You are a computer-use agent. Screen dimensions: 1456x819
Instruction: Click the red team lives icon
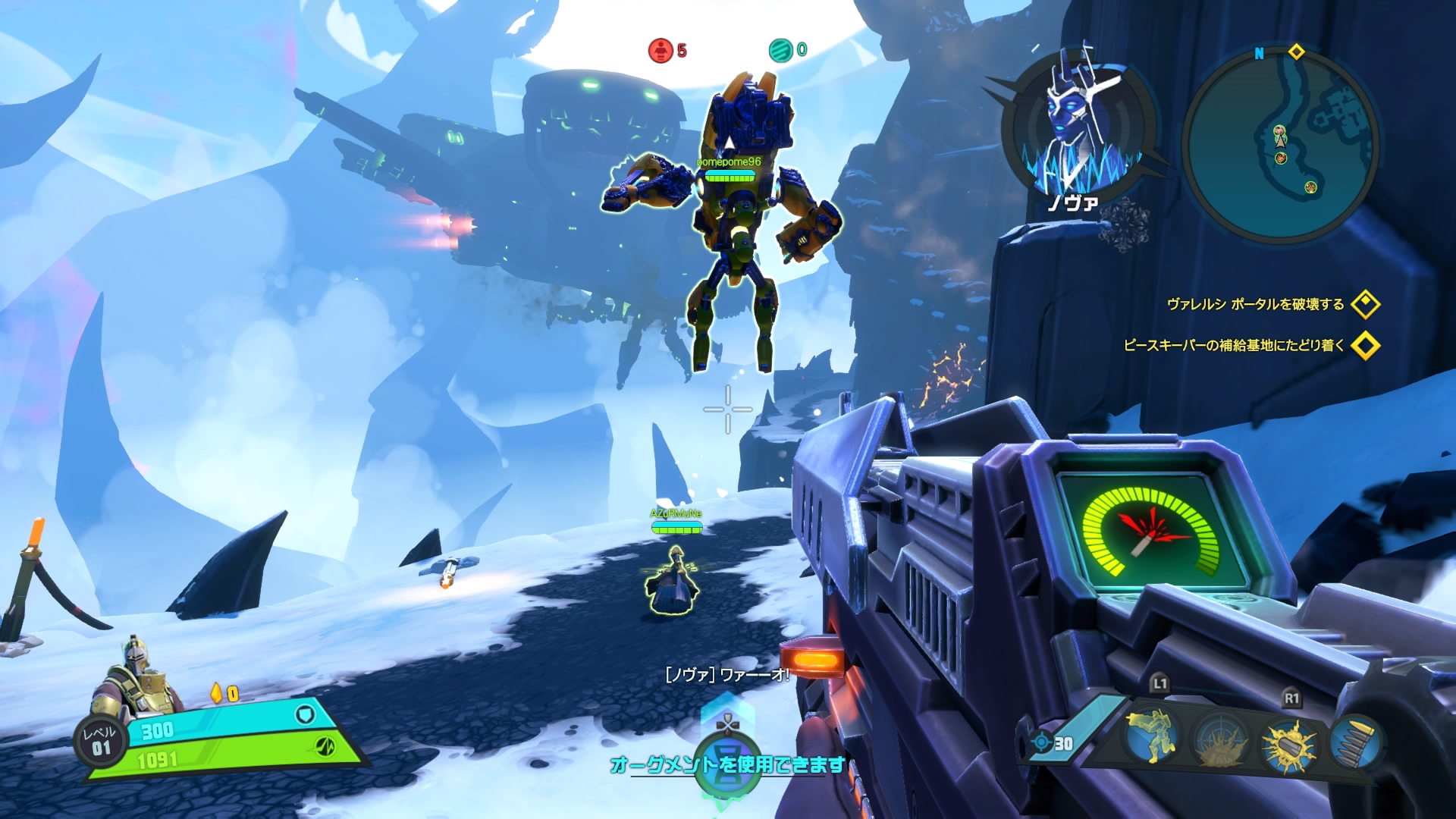(x=661, y=51)
